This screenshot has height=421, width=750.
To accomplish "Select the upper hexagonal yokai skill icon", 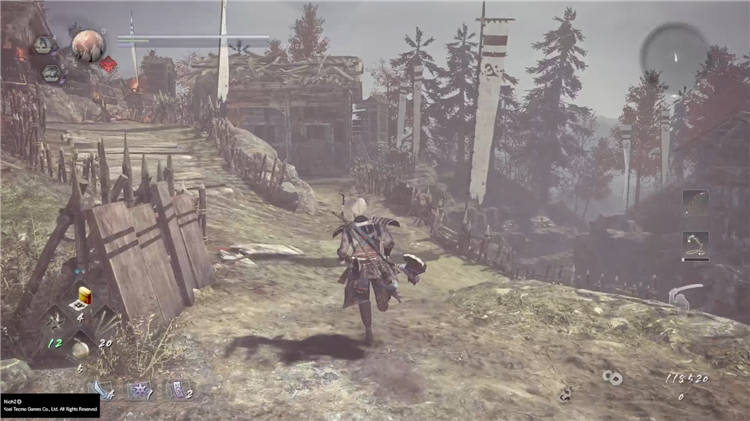I will pos(43,45).
